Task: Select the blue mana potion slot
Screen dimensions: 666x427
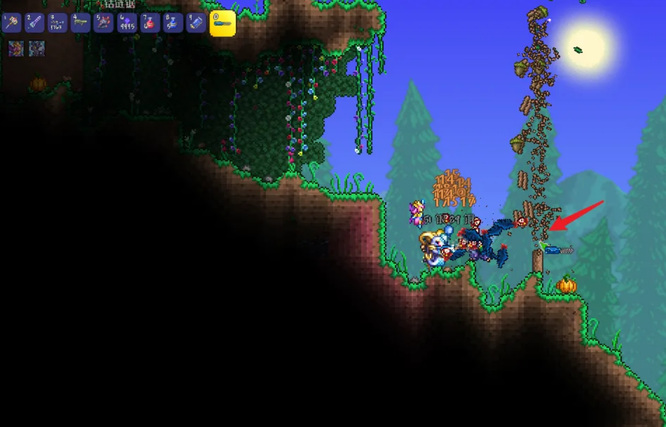Action: (x=173, y=21)
